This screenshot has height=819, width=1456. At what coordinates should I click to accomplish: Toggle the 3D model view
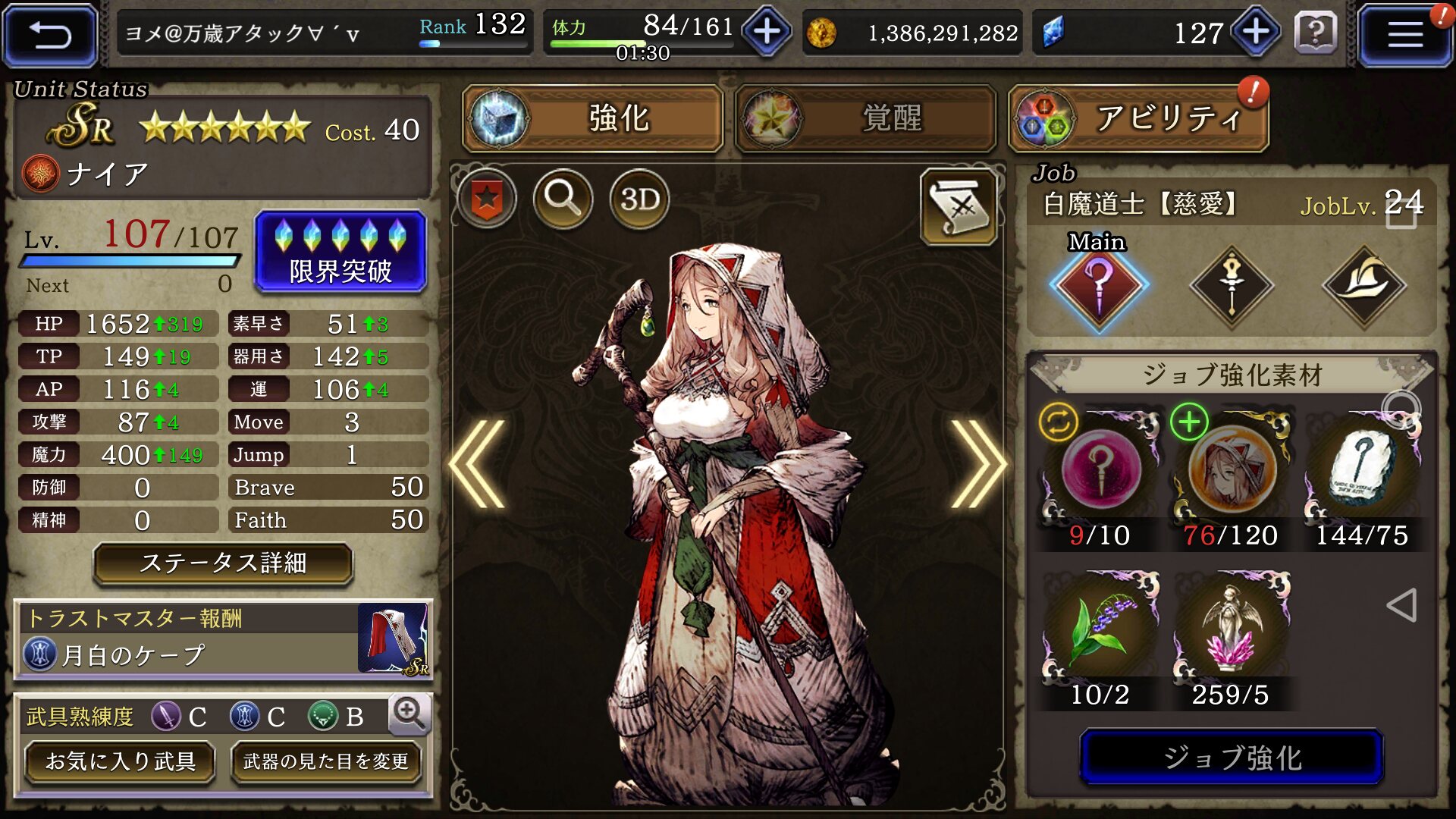(x=639, y=199)
